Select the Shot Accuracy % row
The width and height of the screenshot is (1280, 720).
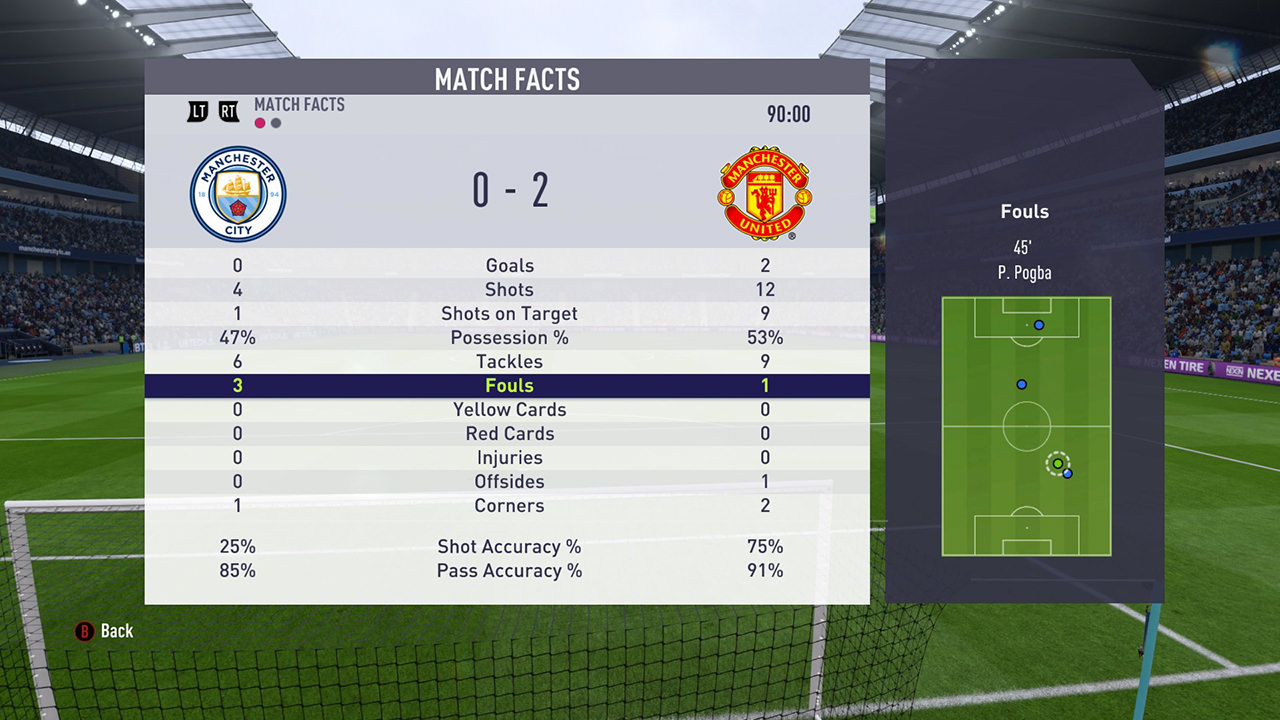click(509, 547)
